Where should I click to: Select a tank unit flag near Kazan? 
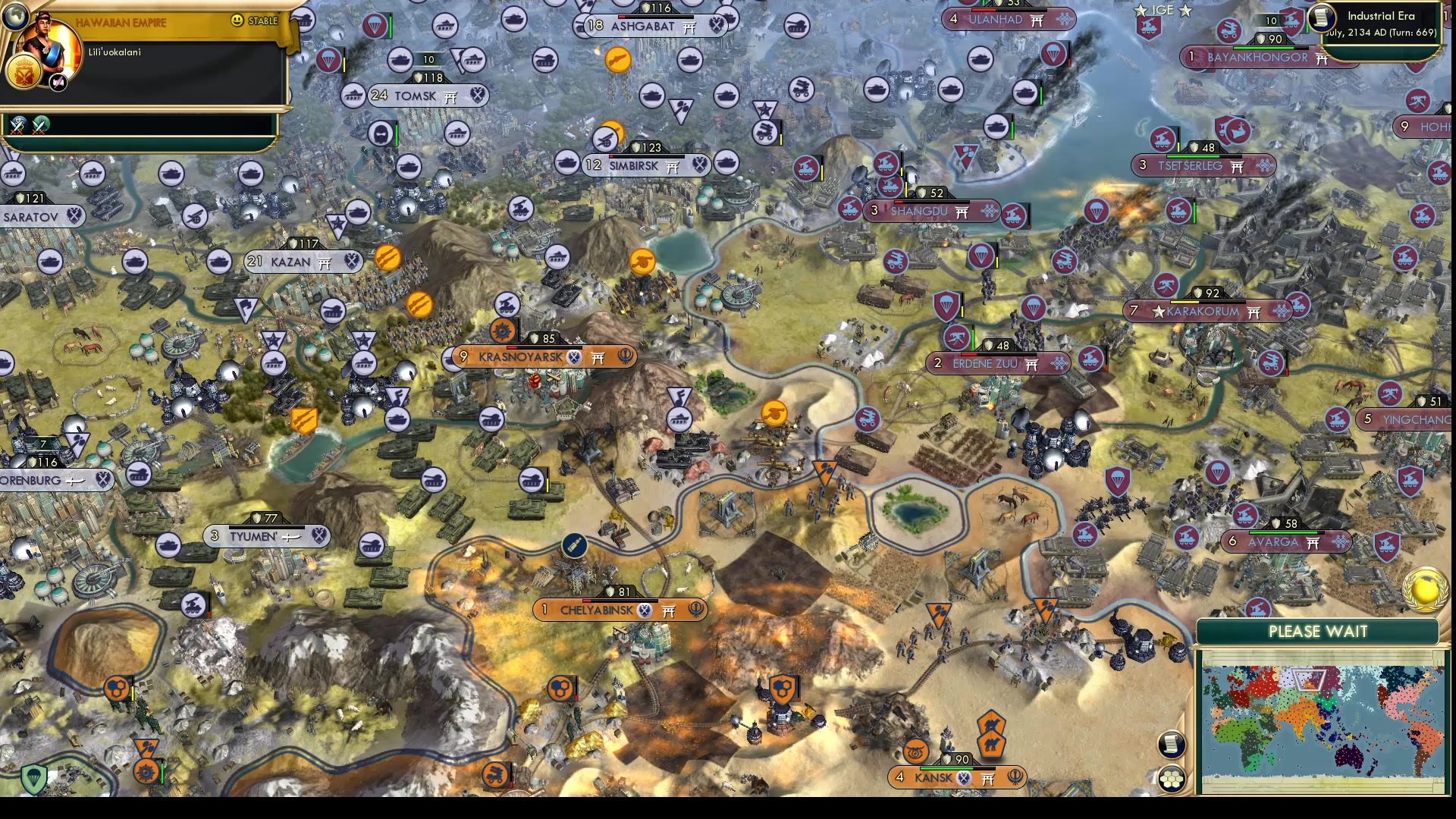pos(334,312)
